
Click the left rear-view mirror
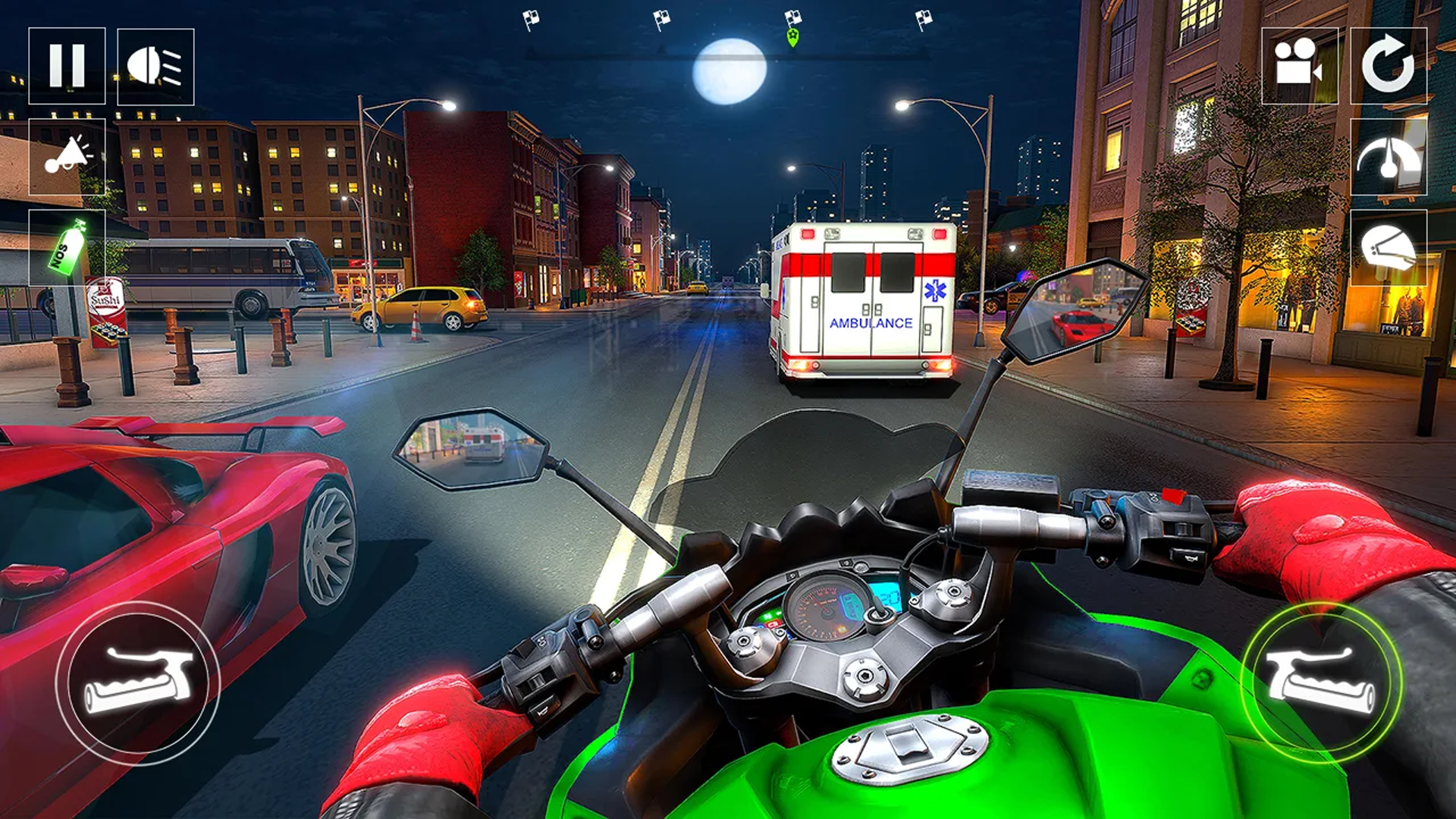coord(470,447)
